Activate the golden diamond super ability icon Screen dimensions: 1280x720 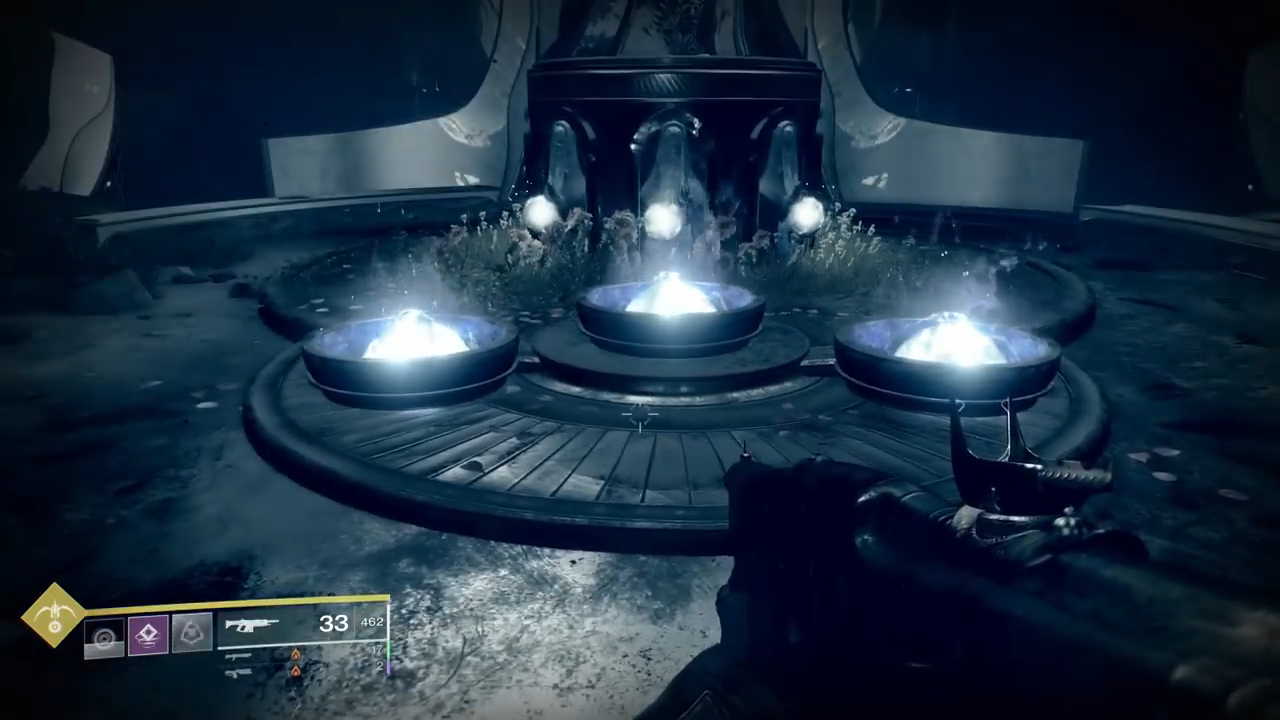(x=54, y=616)
